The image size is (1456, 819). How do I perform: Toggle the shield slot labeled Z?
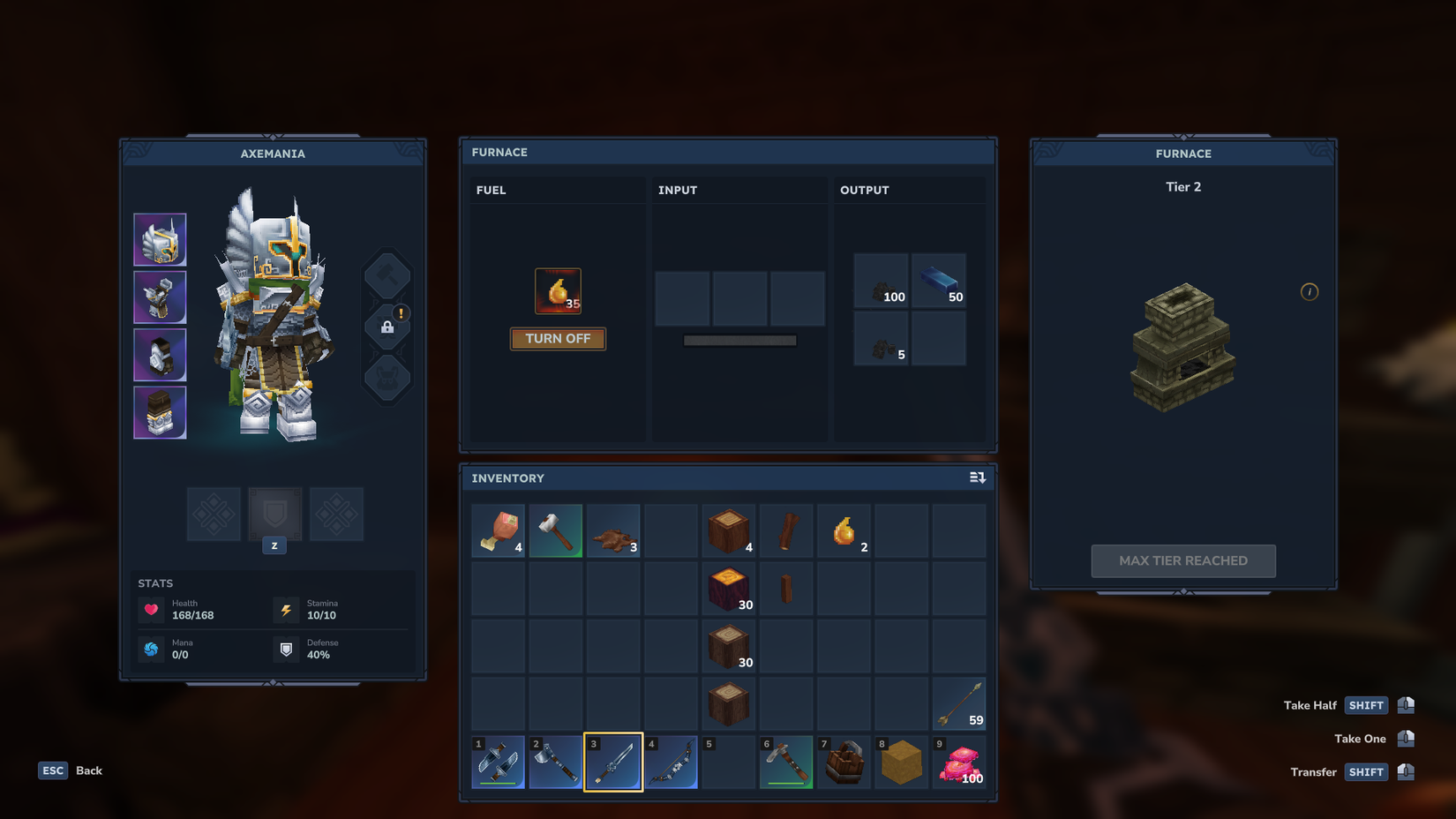tap(274, 515)
